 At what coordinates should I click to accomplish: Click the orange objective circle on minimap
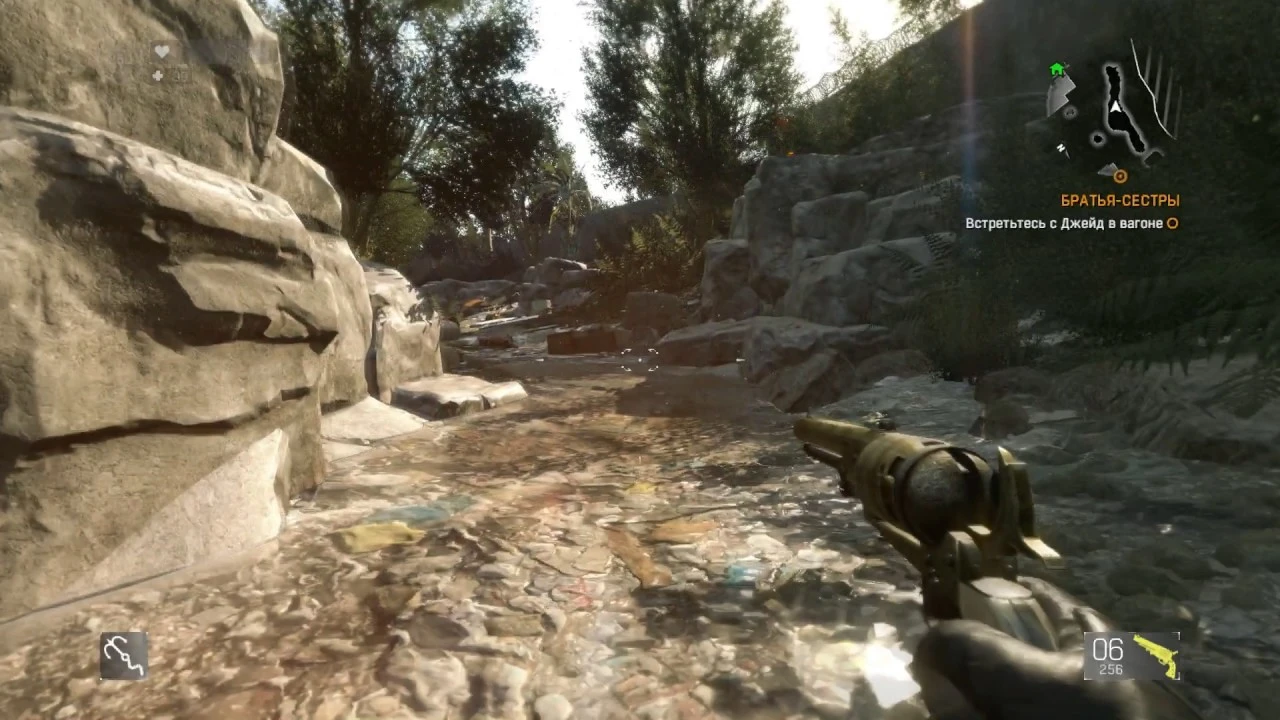(x=1121, y=174)
